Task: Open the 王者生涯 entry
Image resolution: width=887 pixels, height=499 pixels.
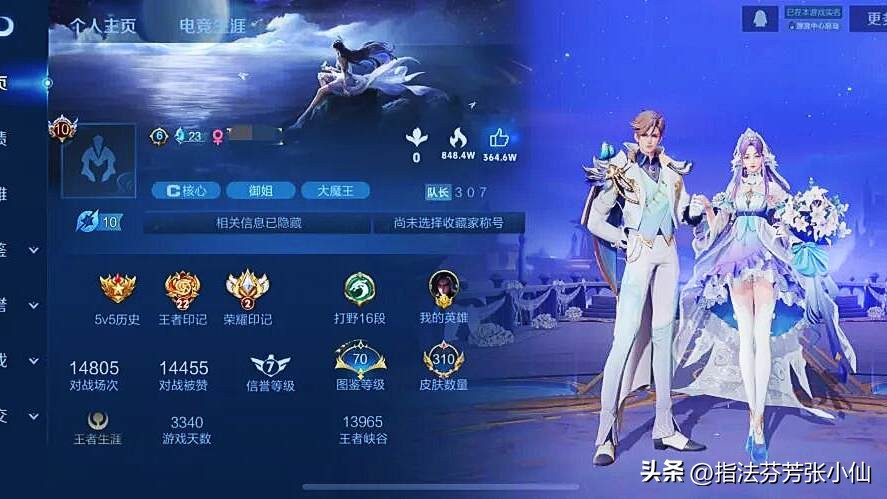Action: pyautogui.click(x=97, y=421)
